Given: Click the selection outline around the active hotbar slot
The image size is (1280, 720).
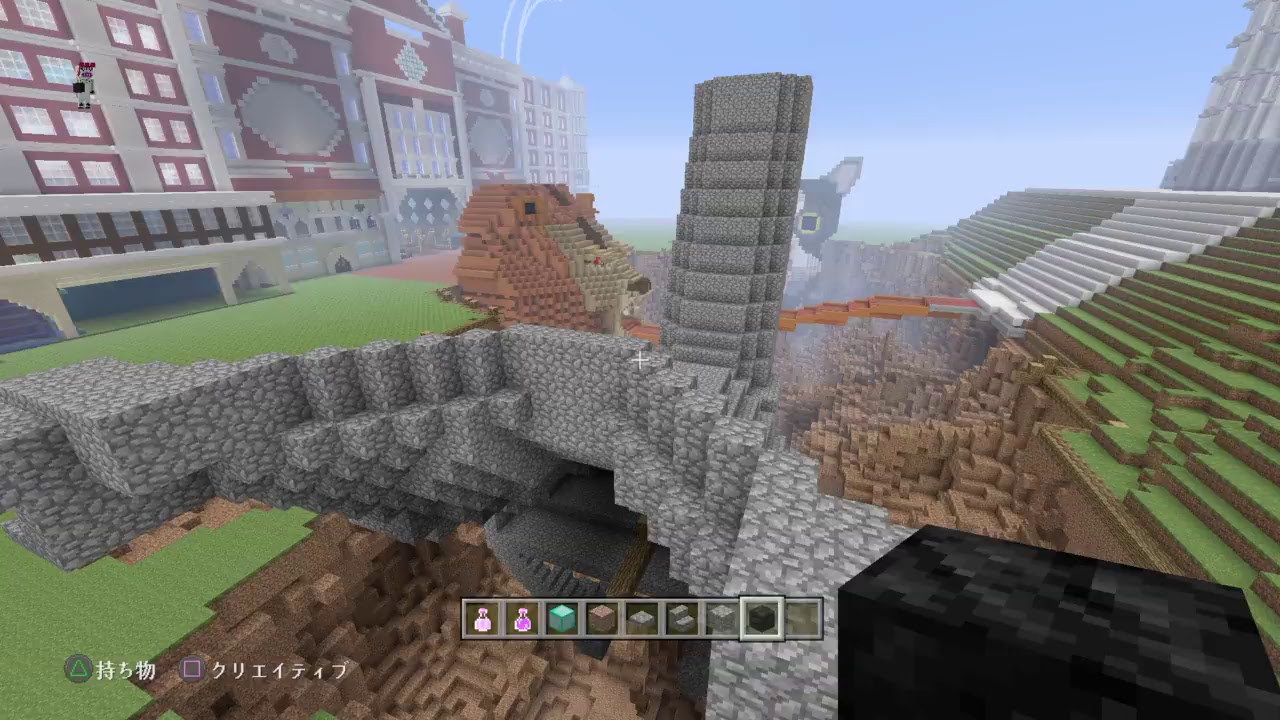Looking at the screenshot, I should pos(764,600).
